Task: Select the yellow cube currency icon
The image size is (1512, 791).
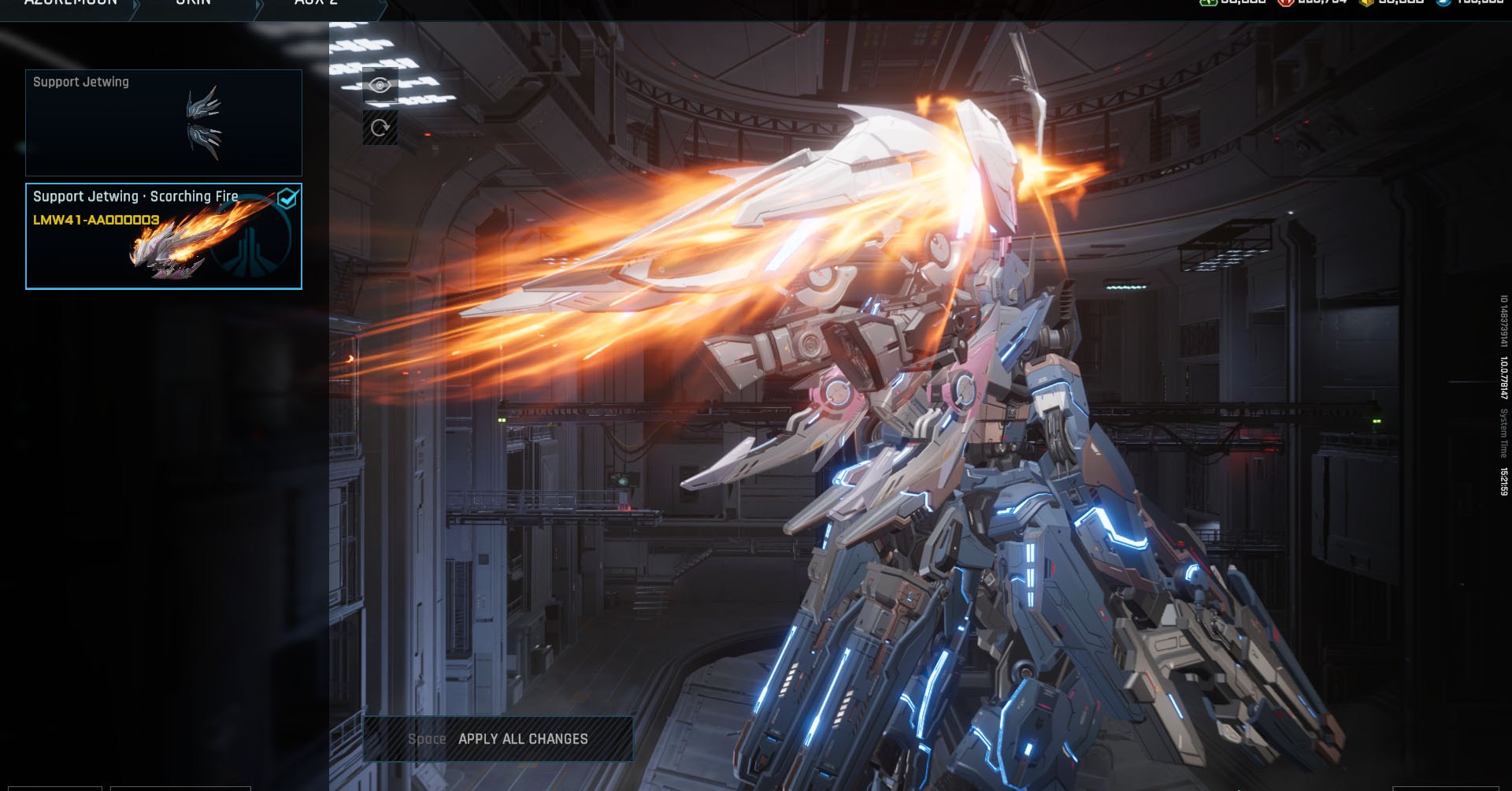Action: tap(1366, 4)
